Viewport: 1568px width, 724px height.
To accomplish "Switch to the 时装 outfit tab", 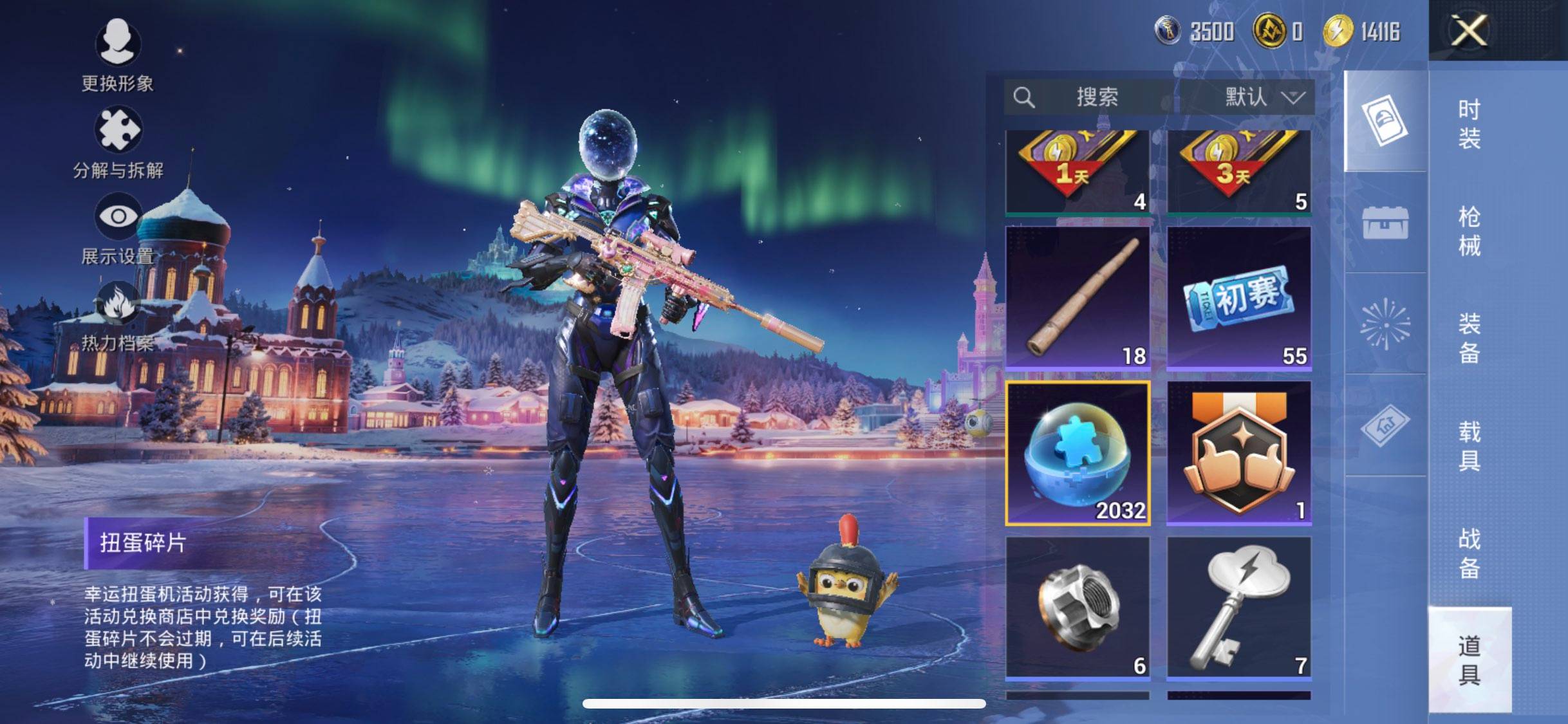I will coord(1469,124).
